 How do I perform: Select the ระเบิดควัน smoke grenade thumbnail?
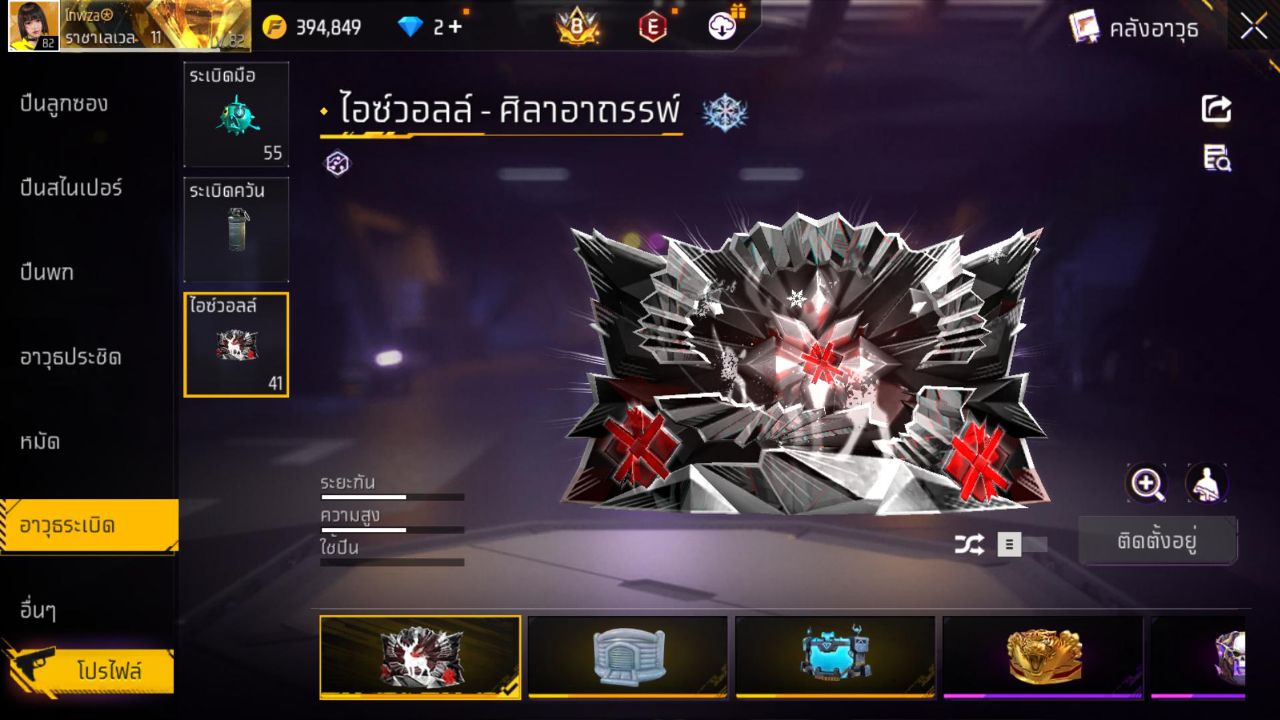[236, 229]
